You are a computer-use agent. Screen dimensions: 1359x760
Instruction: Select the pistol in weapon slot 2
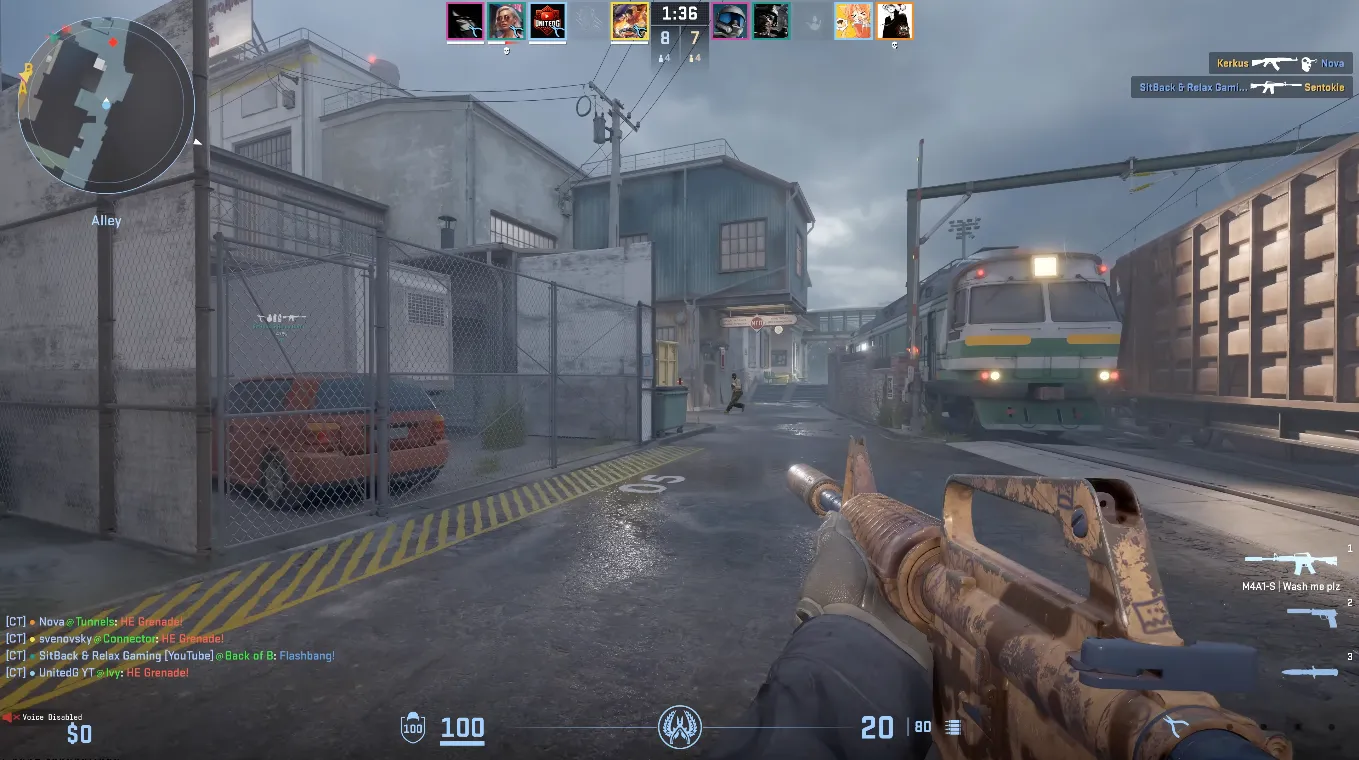coord(1311,616)
